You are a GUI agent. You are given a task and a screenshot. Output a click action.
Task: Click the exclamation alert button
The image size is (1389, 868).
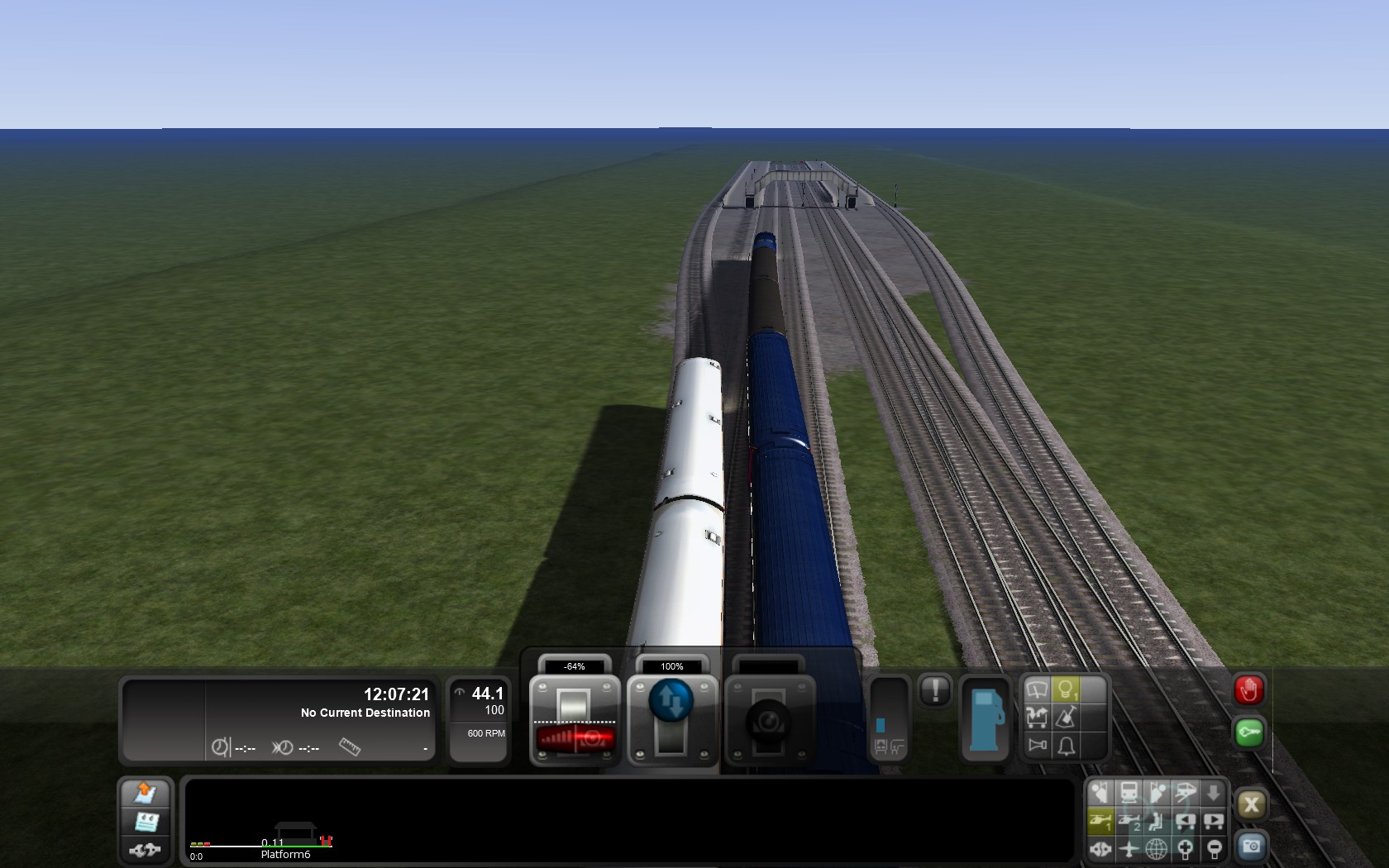935,690
